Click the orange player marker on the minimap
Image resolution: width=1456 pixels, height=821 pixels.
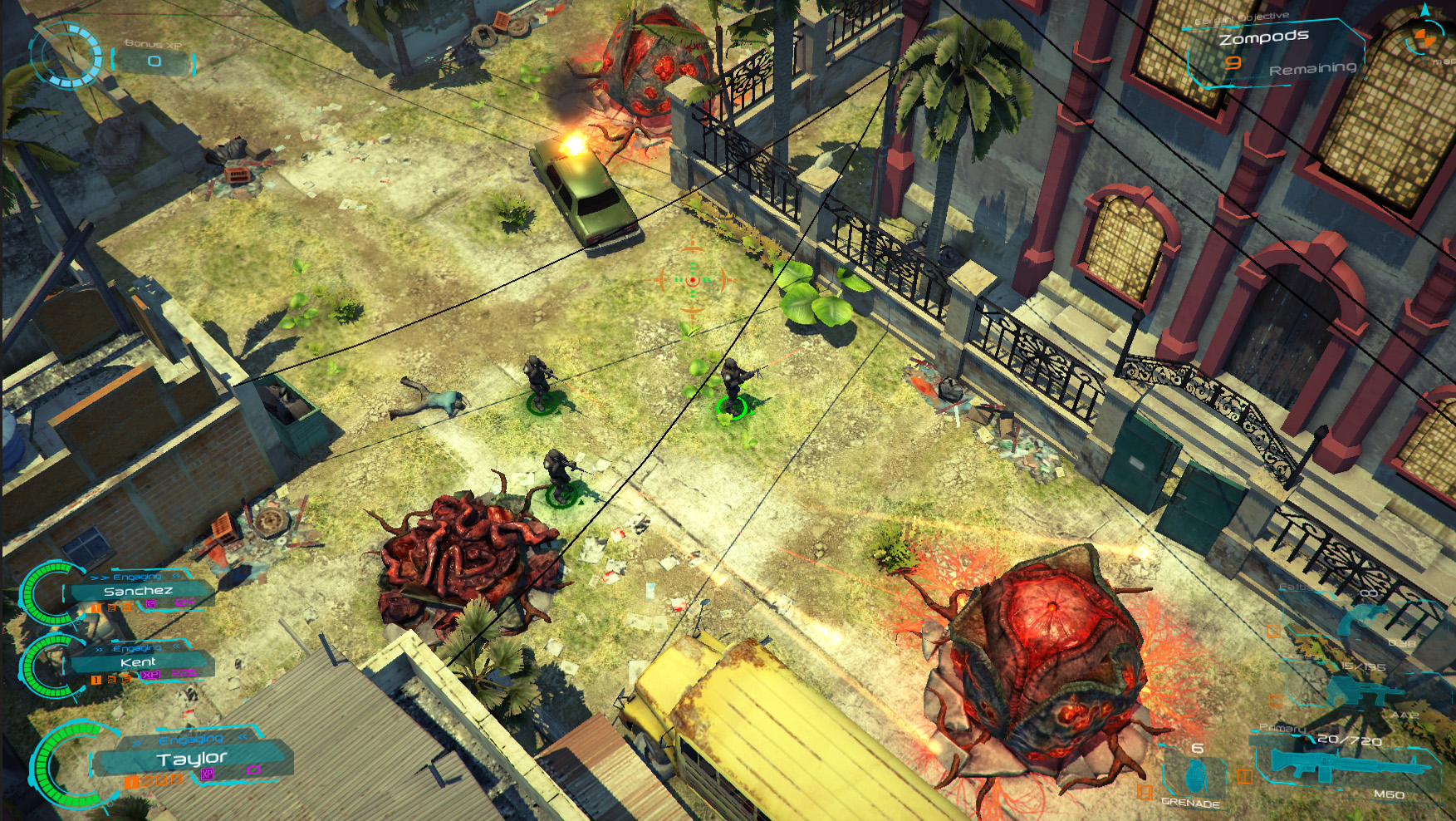[1425, 38]
